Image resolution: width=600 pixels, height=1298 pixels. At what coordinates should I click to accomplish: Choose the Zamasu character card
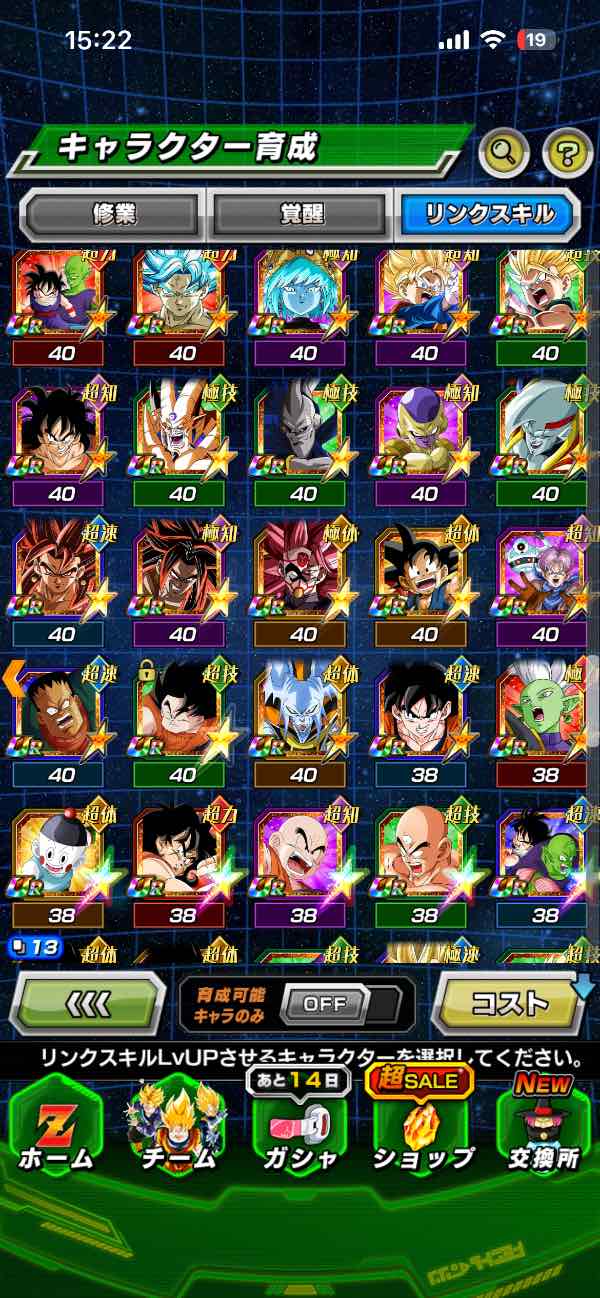coord(545,710)
